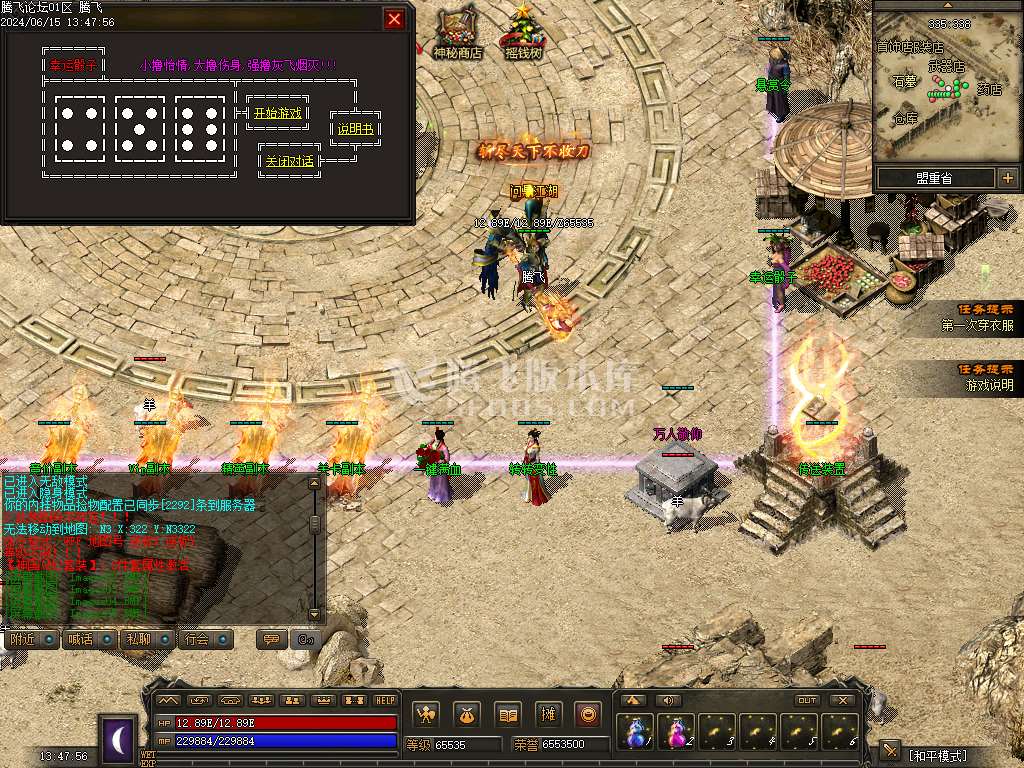The image size is (1024, 768).
Task: Use the blue potion in hotbar slot 1
Action: [635, 732]
